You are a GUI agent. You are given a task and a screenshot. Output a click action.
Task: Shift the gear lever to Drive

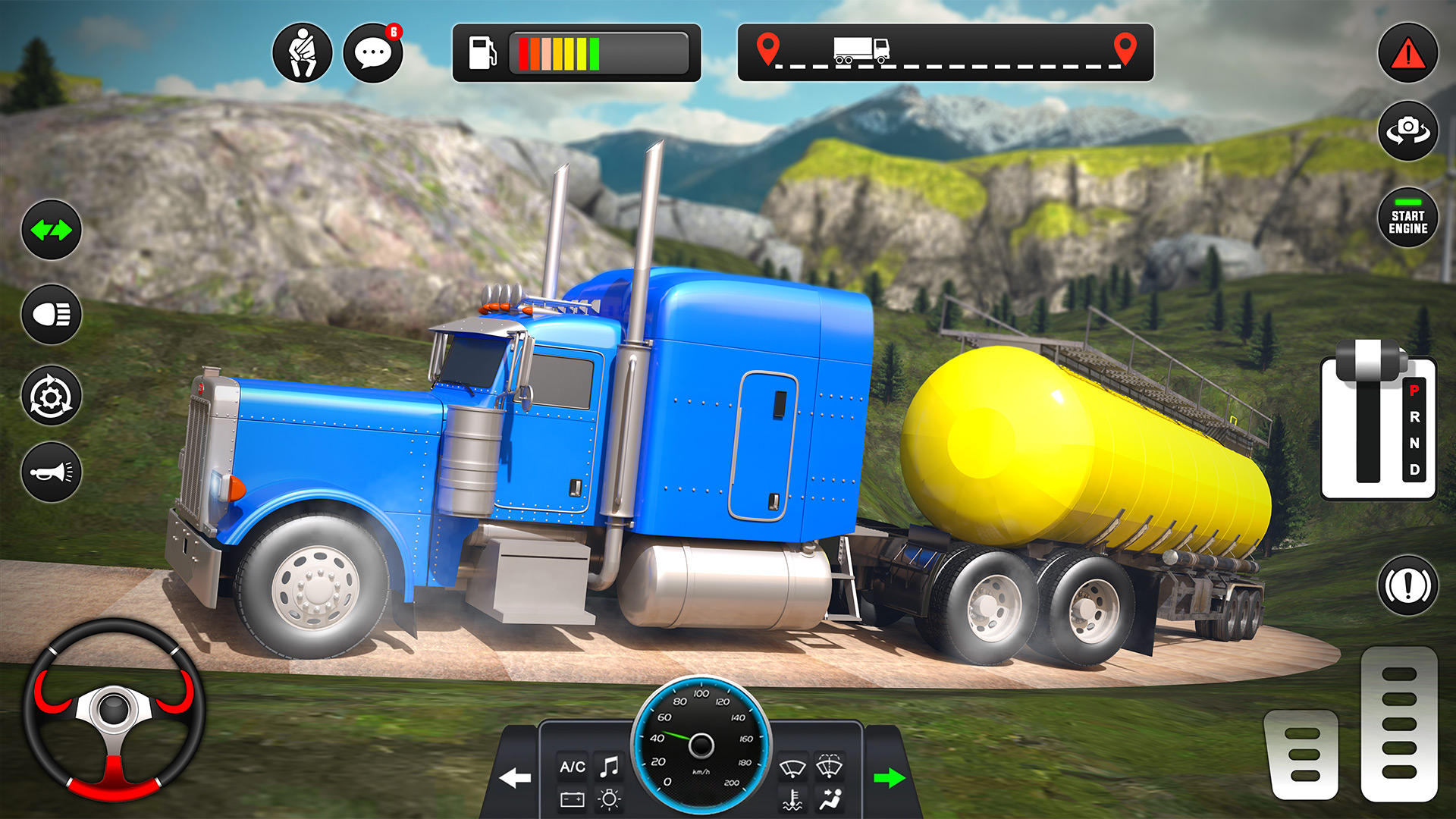[x=1414, y=470]
